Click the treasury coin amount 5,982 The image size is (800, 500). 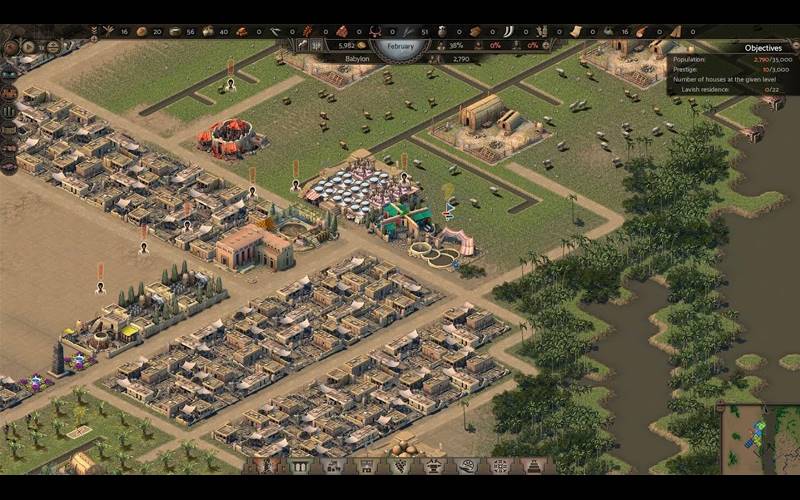[346, 45]
